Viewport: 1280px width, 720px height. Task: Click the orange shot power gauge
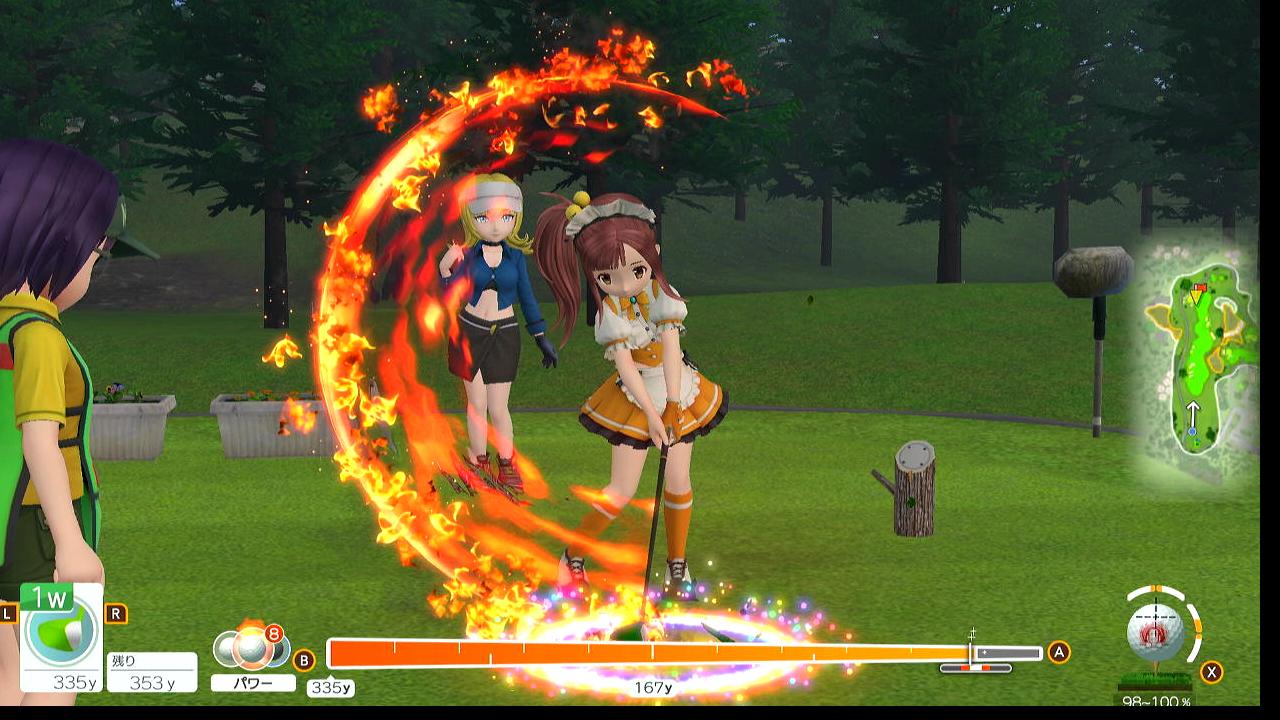point(650,653)
